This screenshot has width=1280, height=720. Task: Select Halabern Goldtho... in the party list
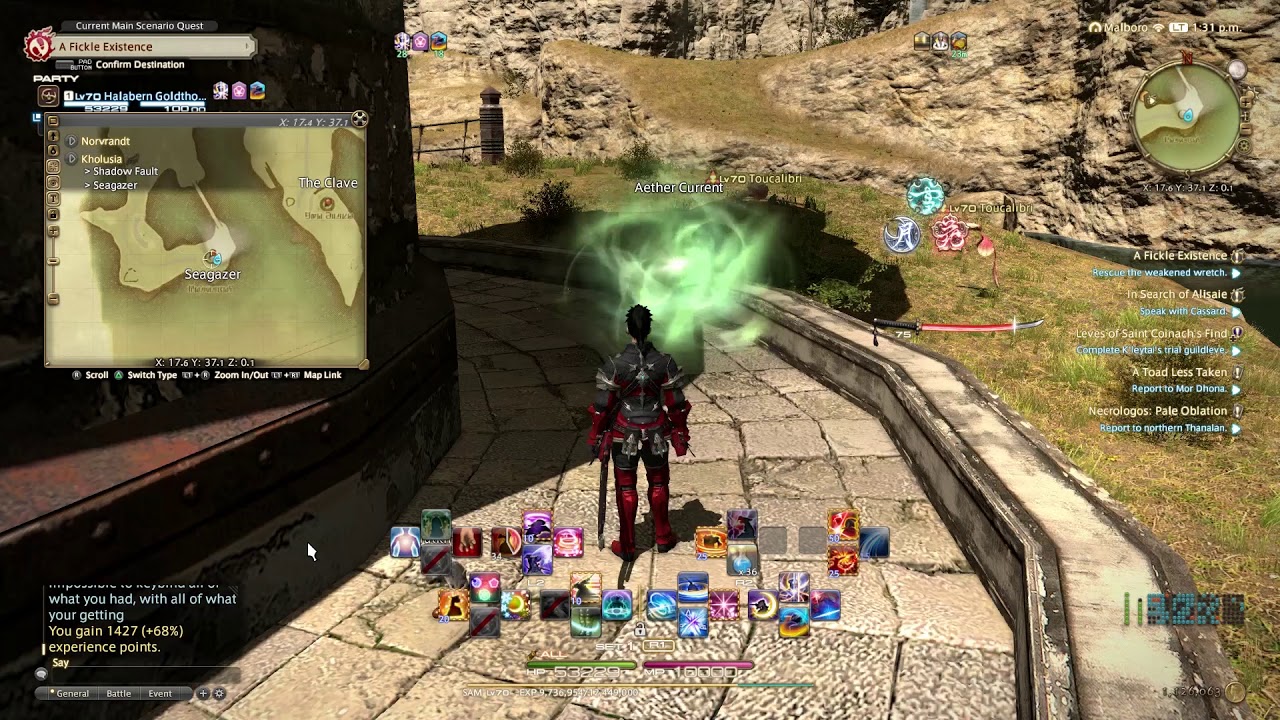[x=134, y=97]
